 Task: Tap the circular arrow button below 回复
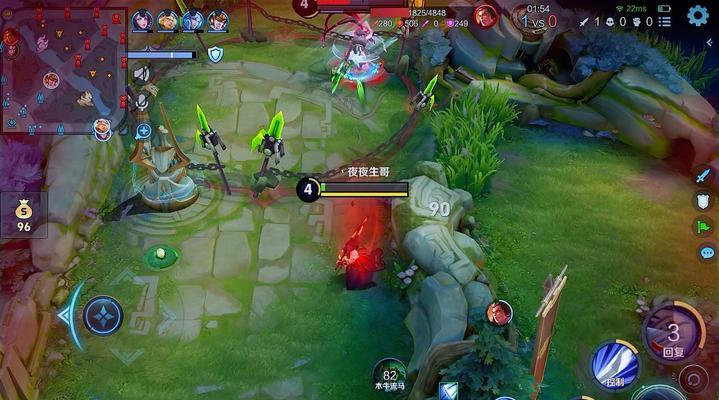click(x=692, y=380)
